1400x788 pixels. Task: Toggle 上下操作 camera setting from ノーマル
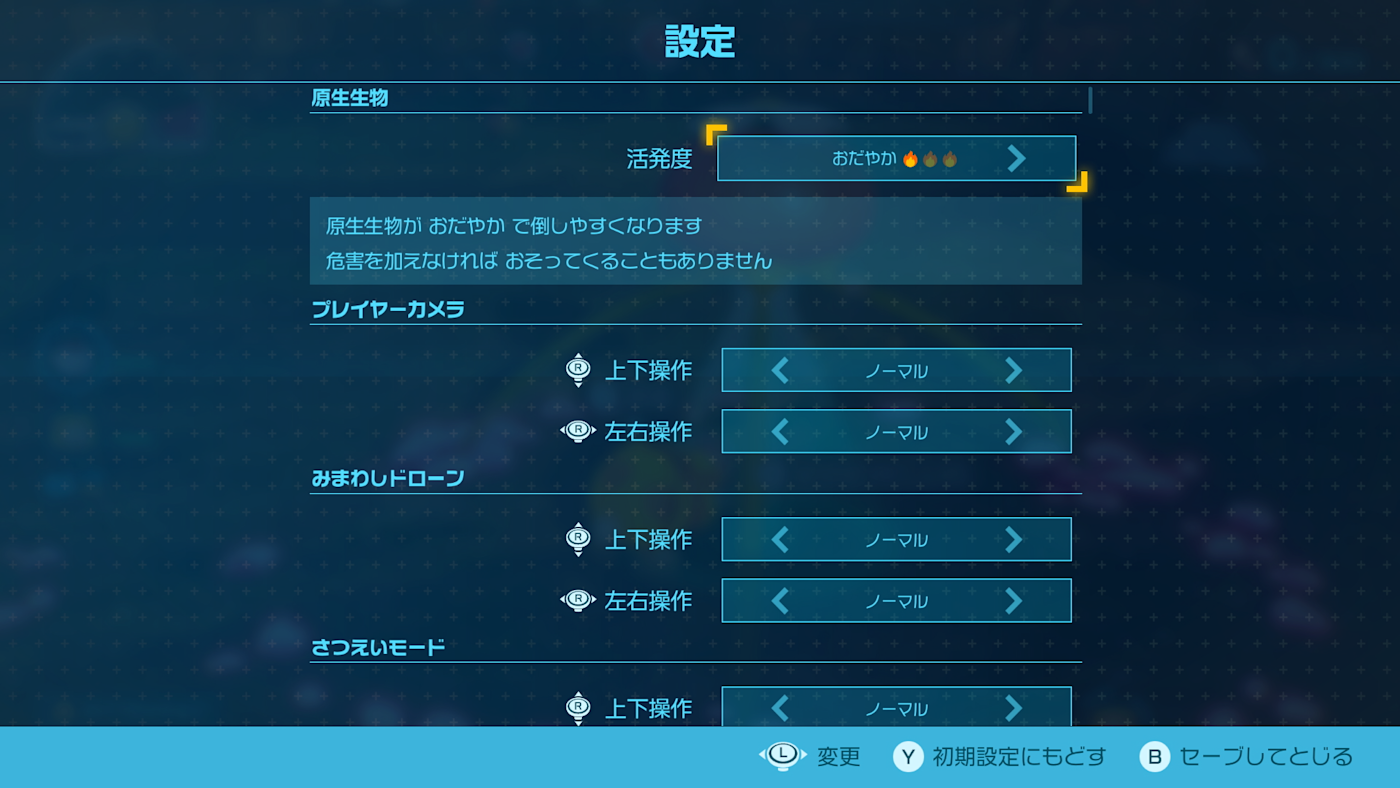896,369
